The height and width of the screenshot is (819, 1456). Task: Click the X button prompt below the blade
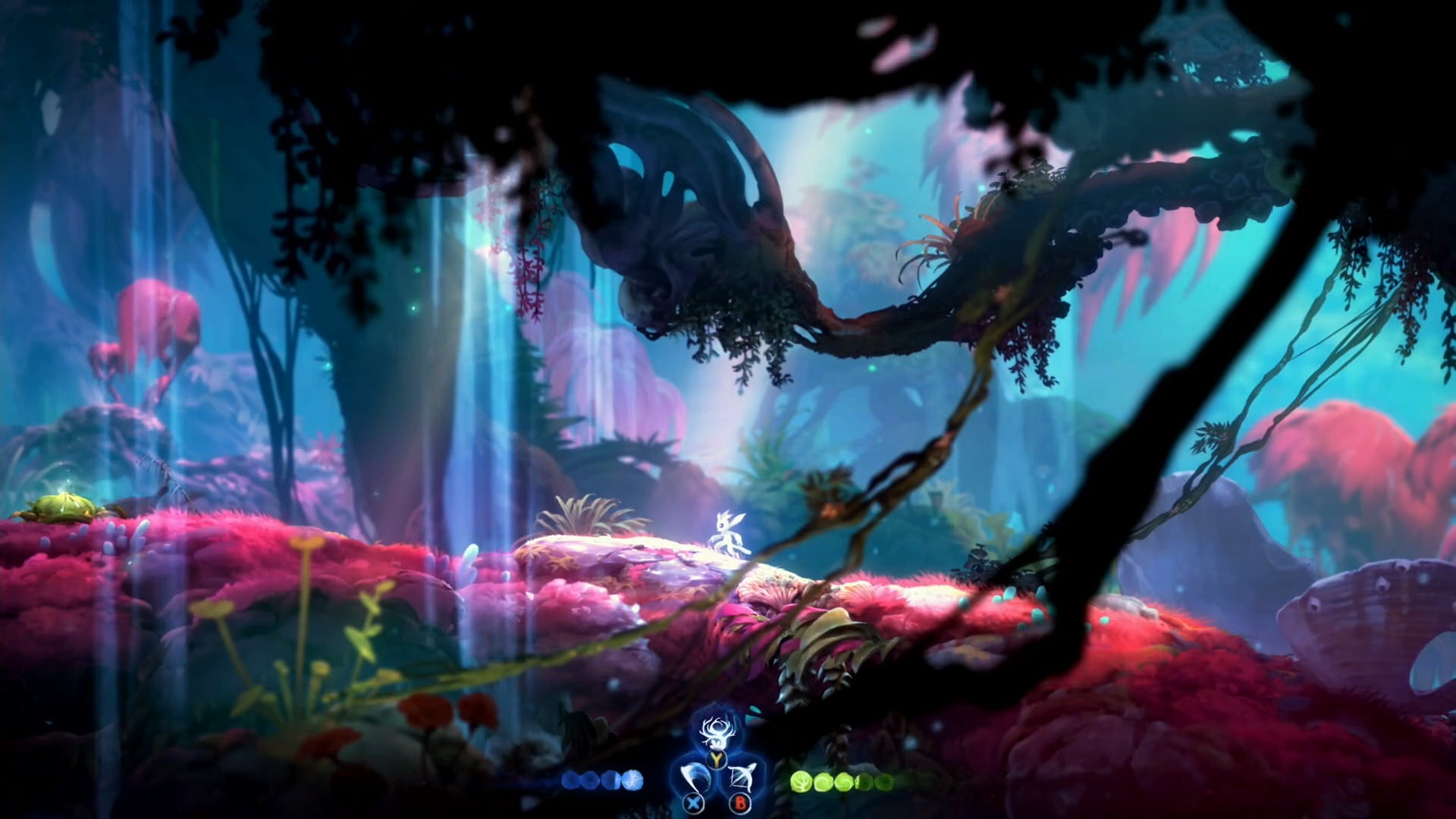692,802
